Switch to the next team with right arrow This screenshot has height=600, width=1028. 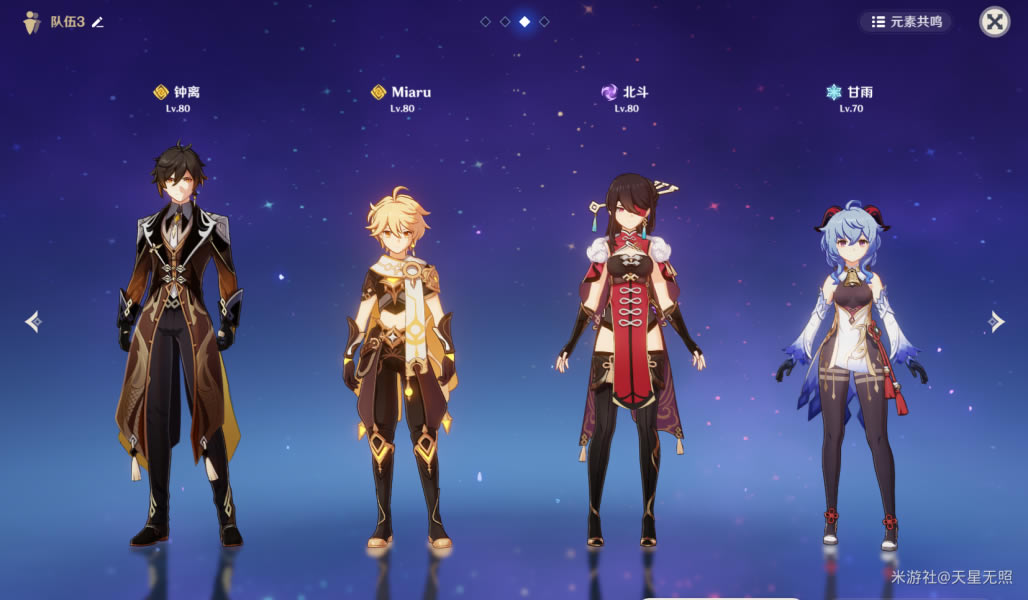pos(996,321)
